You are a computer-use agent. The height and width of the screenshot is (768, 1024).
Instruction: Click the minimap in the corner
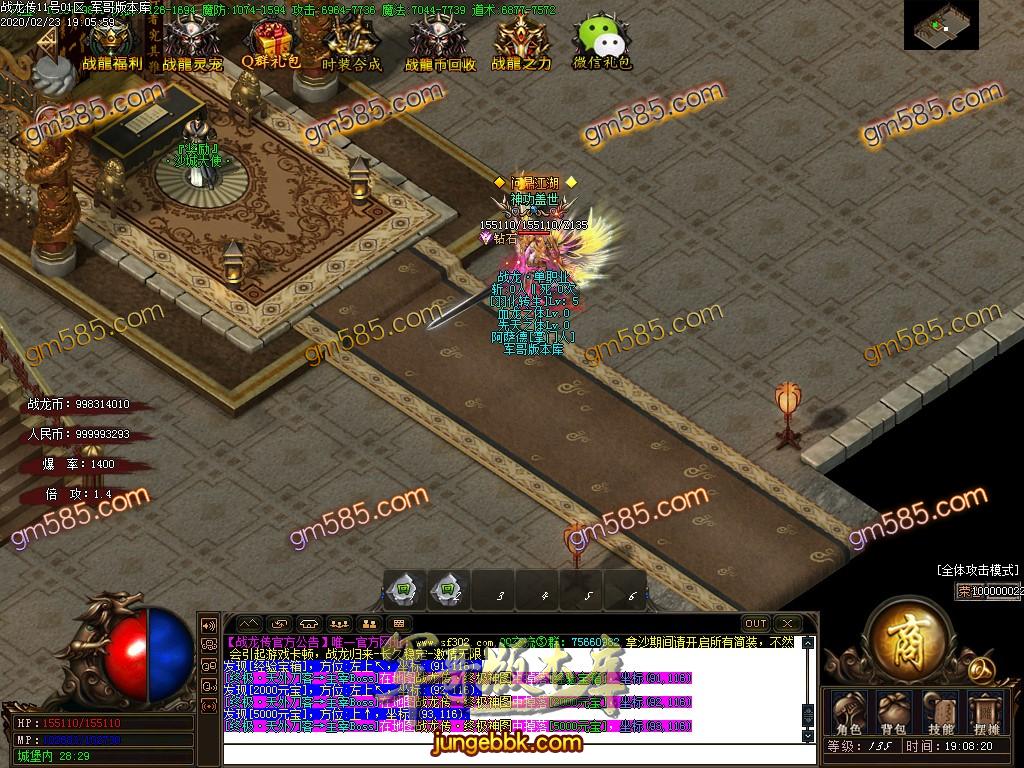click(x=941, y=25)
